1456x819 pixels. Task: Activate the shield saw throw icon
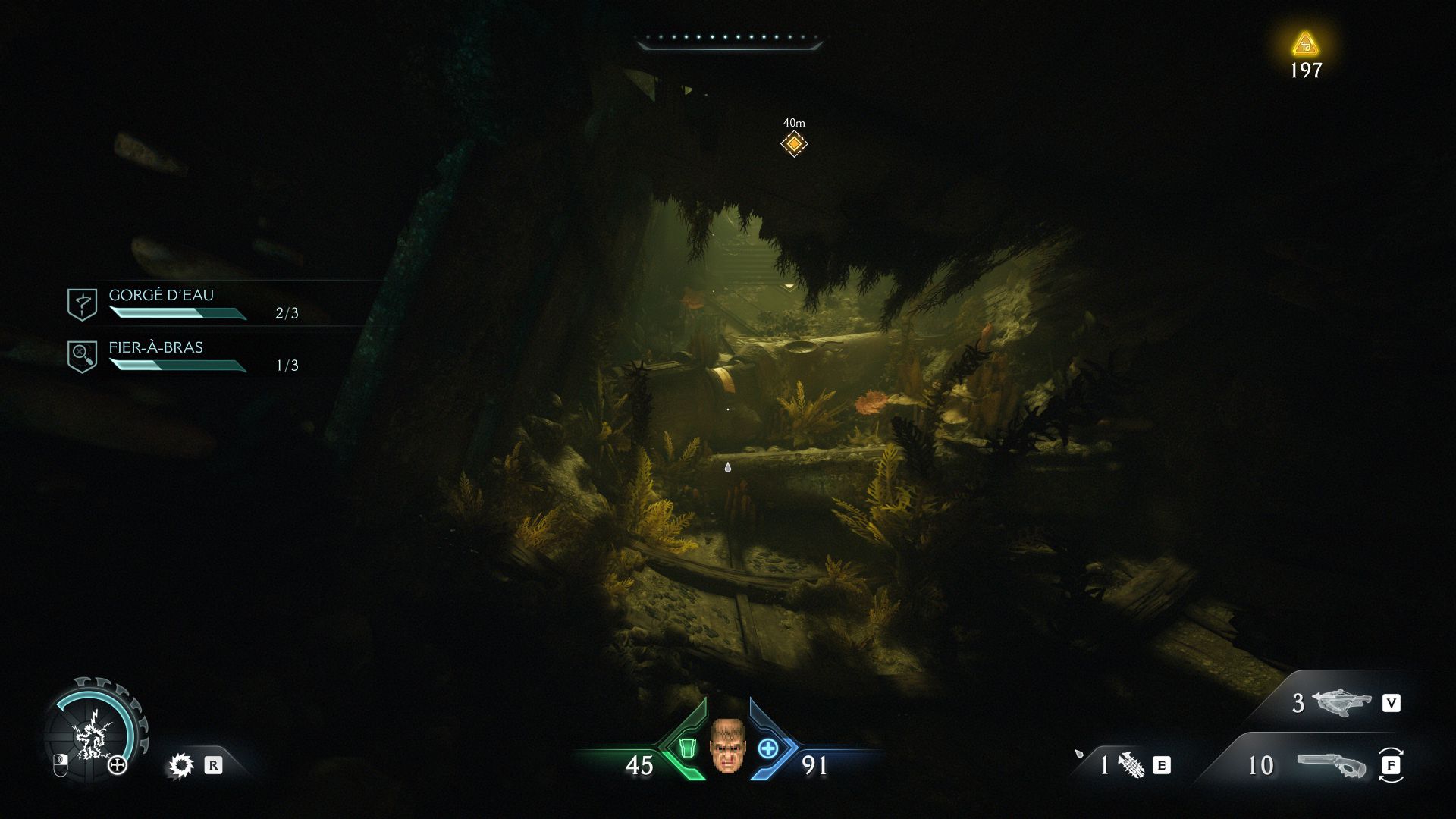click(181, 765)
